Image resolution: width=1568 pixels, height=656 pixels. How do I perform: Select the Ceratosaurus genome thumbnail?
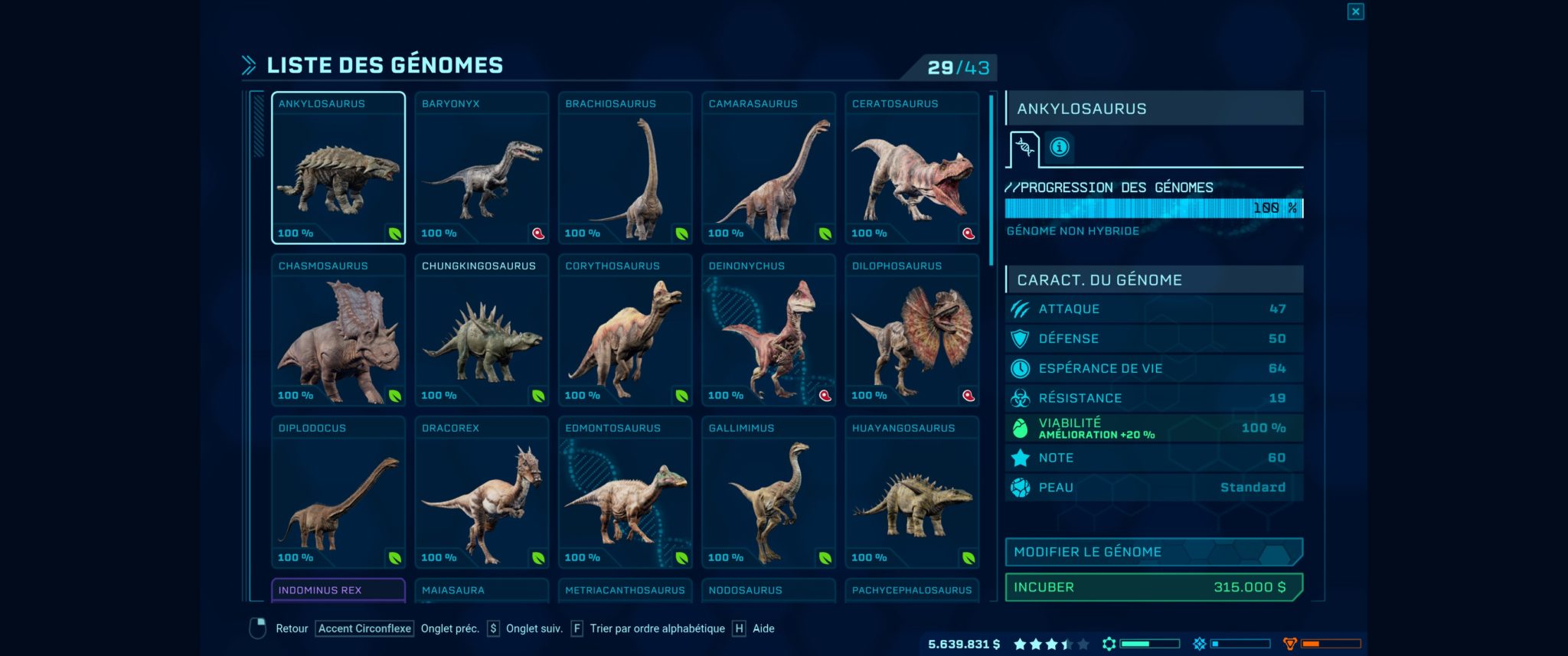pyautogui.click(x=912, y=168)
